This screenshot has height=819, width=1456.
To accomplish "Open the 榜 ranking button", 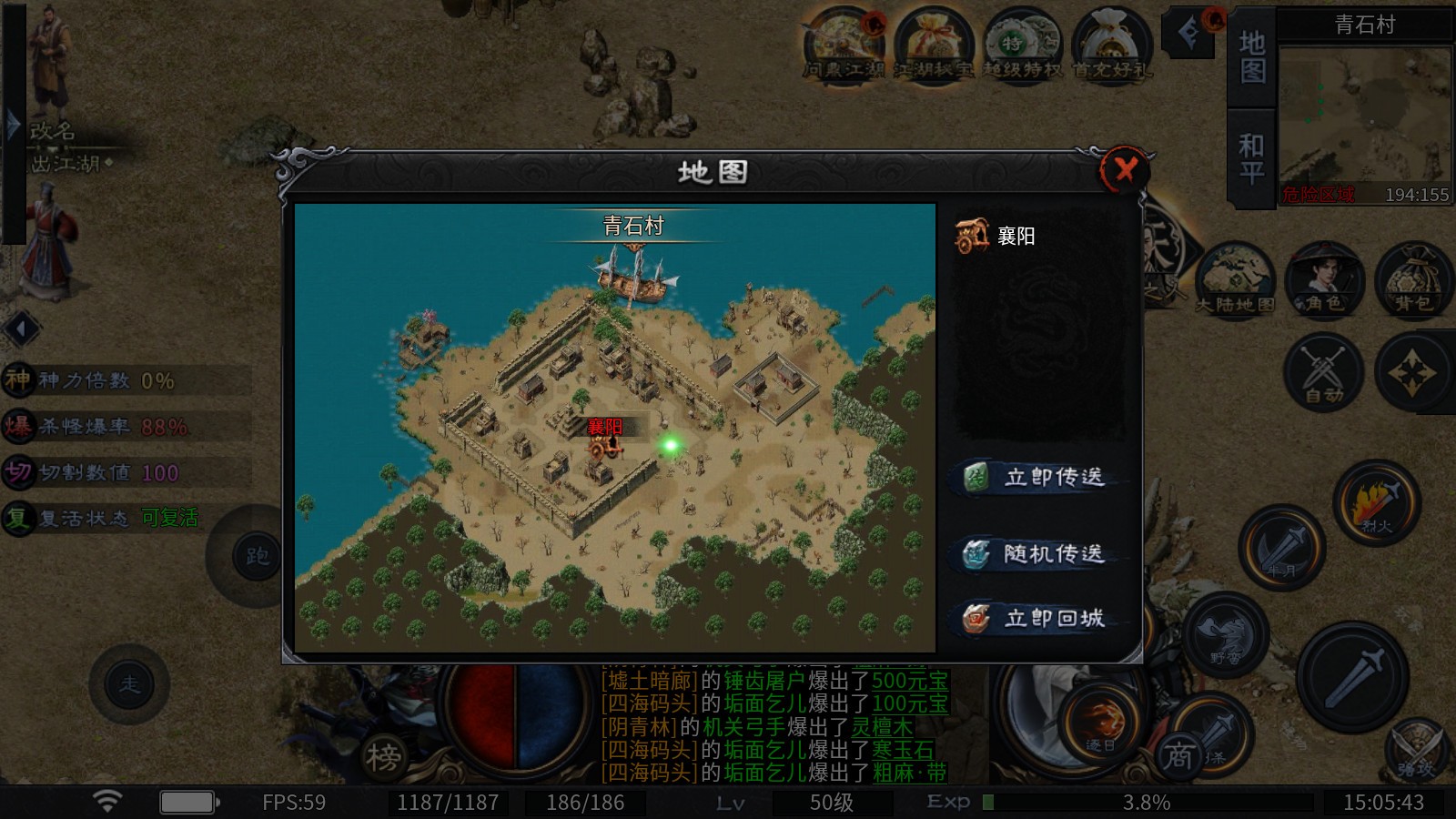I will coord(384,755).
